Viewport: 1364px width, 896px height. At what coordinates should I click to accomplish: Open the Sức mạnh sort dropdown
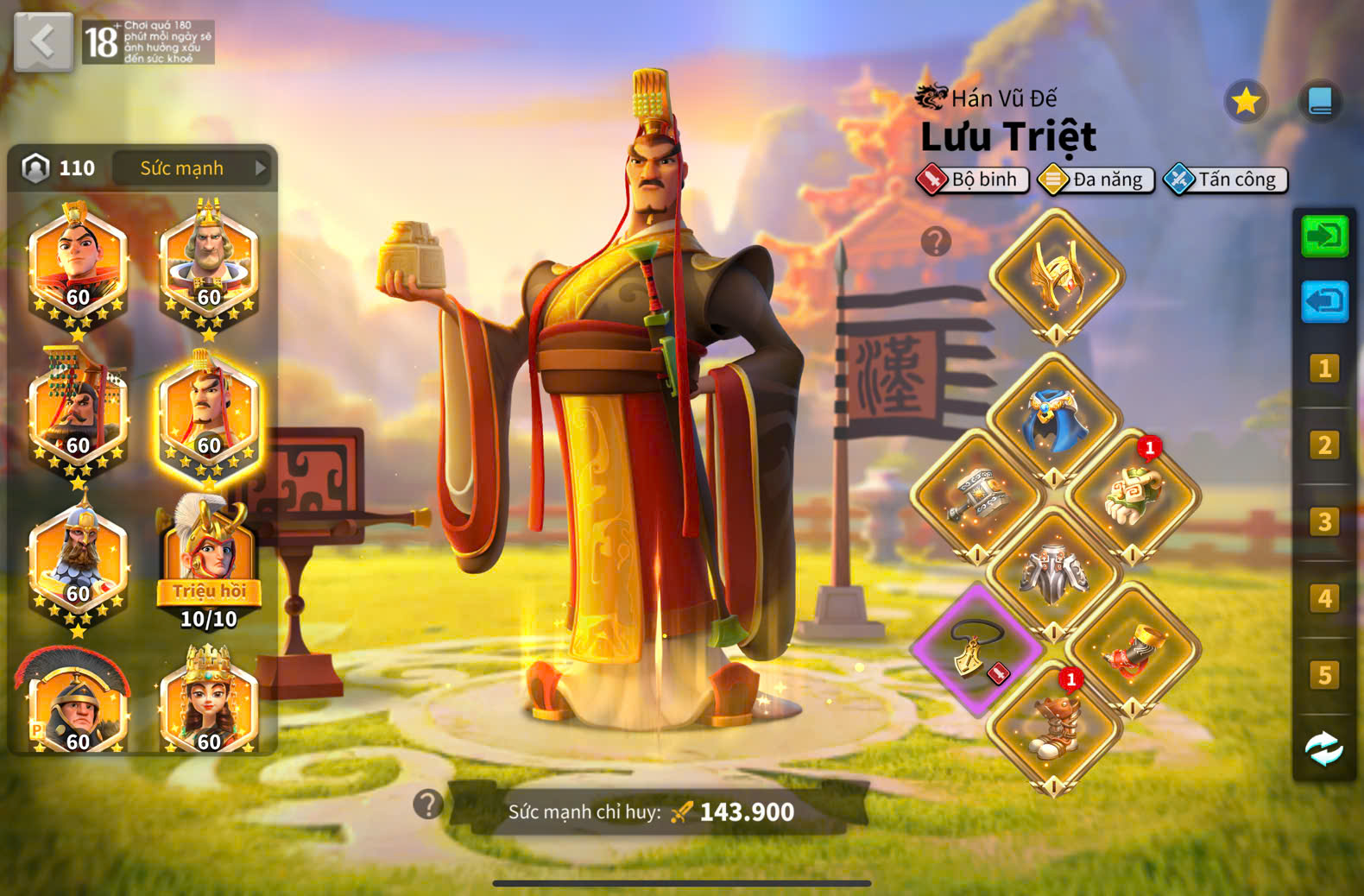[x=192, y=168]
